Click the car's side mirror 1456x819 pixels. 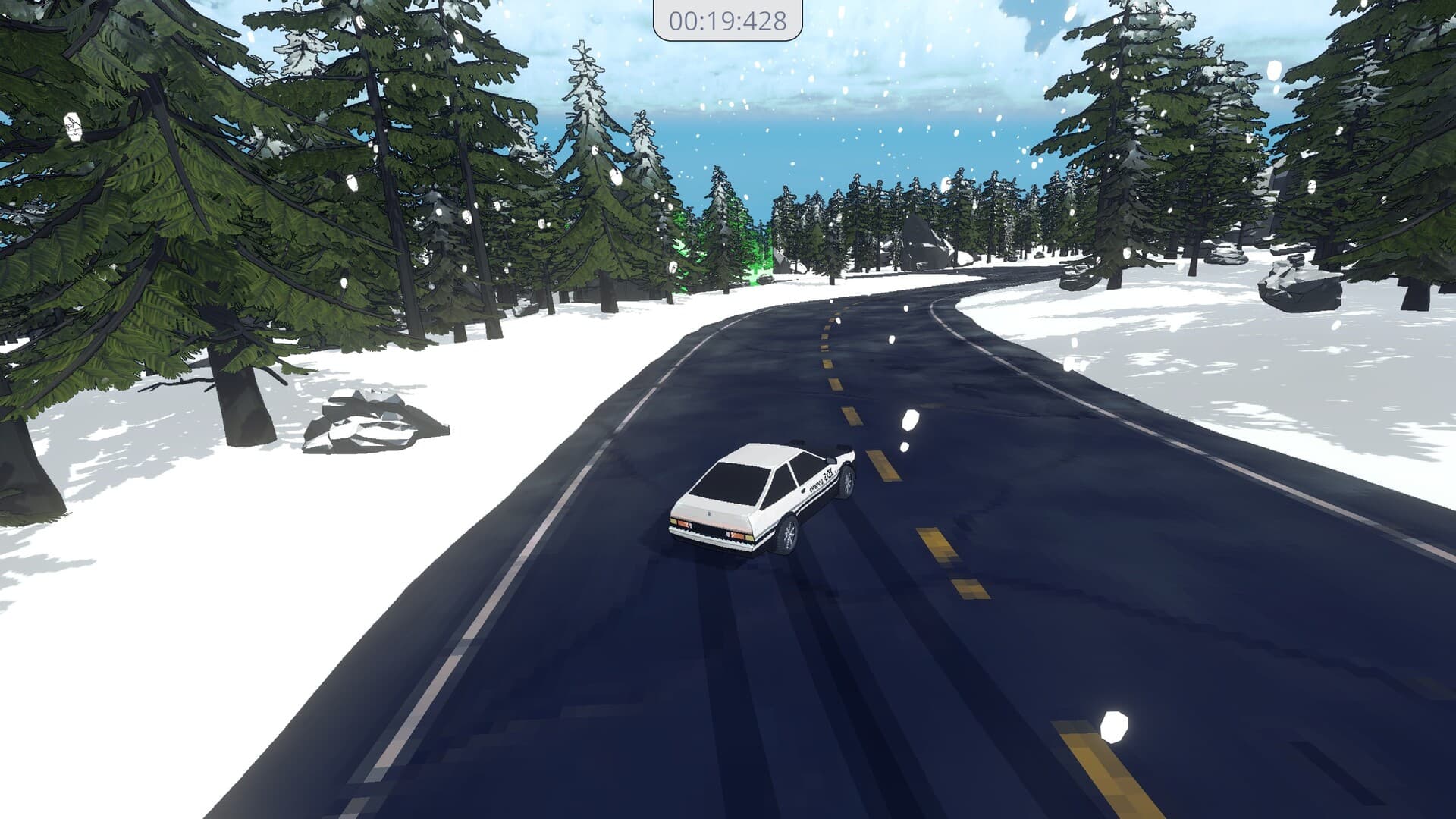tap(830, 460)
